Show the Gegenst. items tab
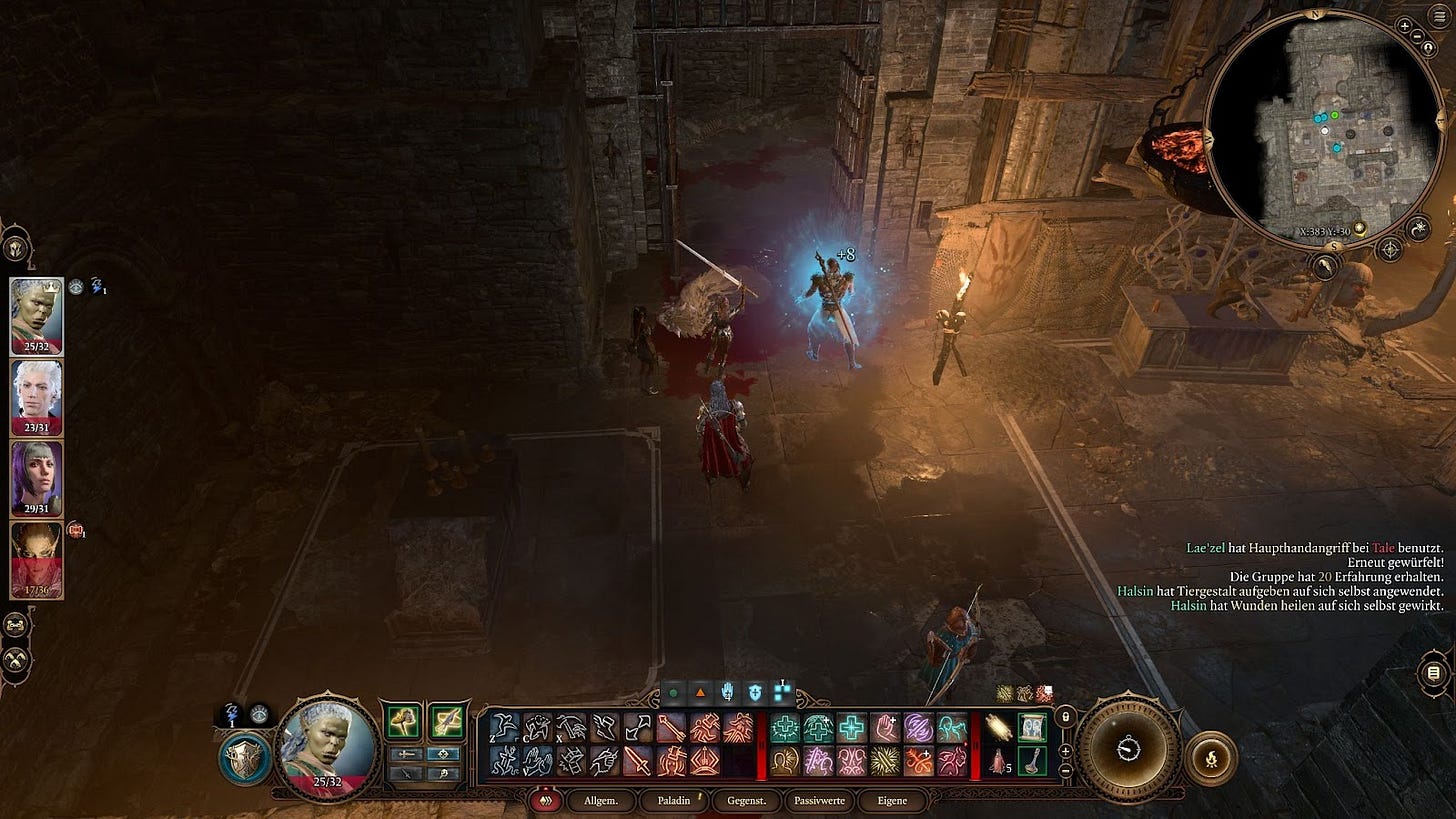This screenshot has height=819, width=1456. click(746, 800)
